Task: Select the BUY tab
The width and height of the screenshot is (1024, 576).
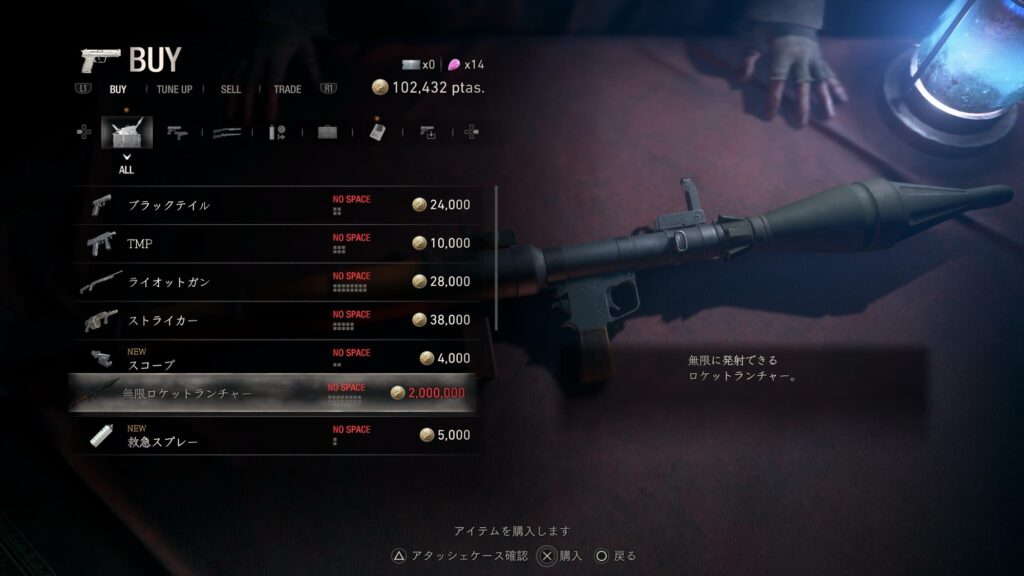Action: click(x=118, y=89)
